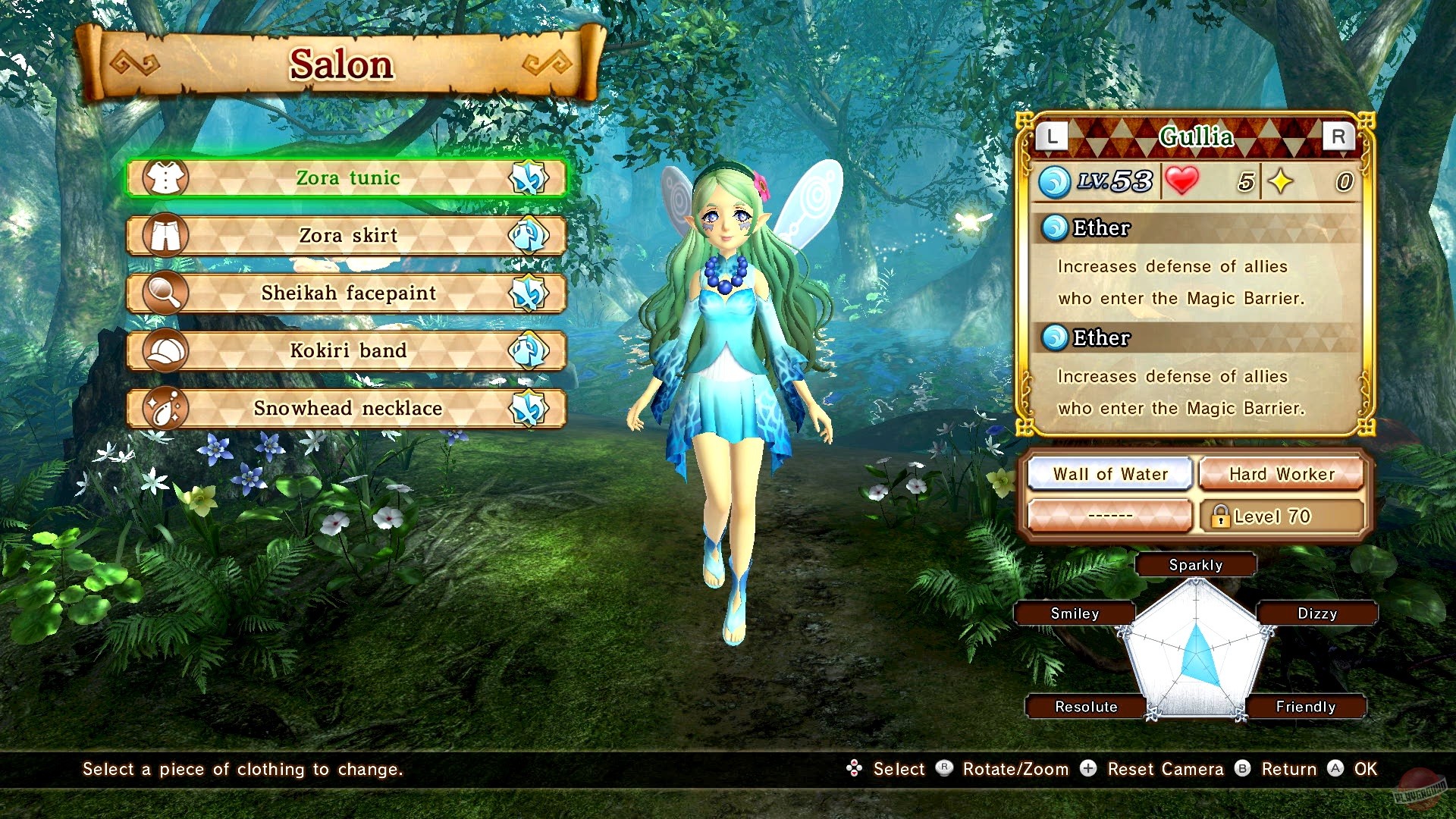The height and width of the screenshot is (819, 1456).
Task: Switch to previous fairy with L tab
Action: click(1053, 137)
